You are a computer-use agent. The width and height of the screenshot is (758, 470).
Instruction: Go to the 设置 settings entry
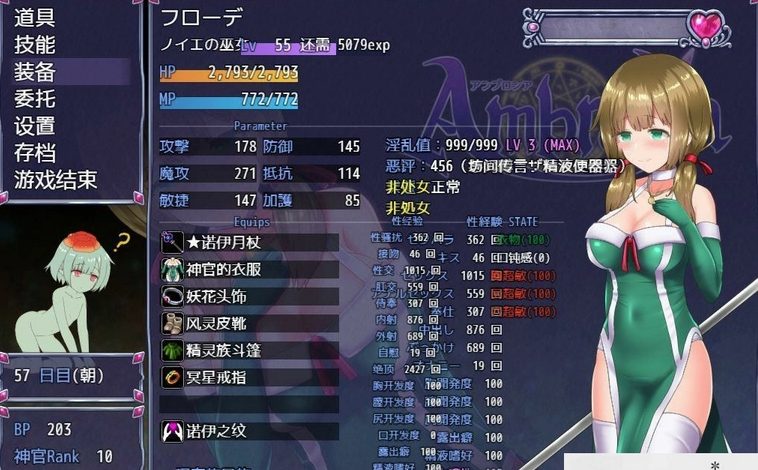click(x=35, y=126)
